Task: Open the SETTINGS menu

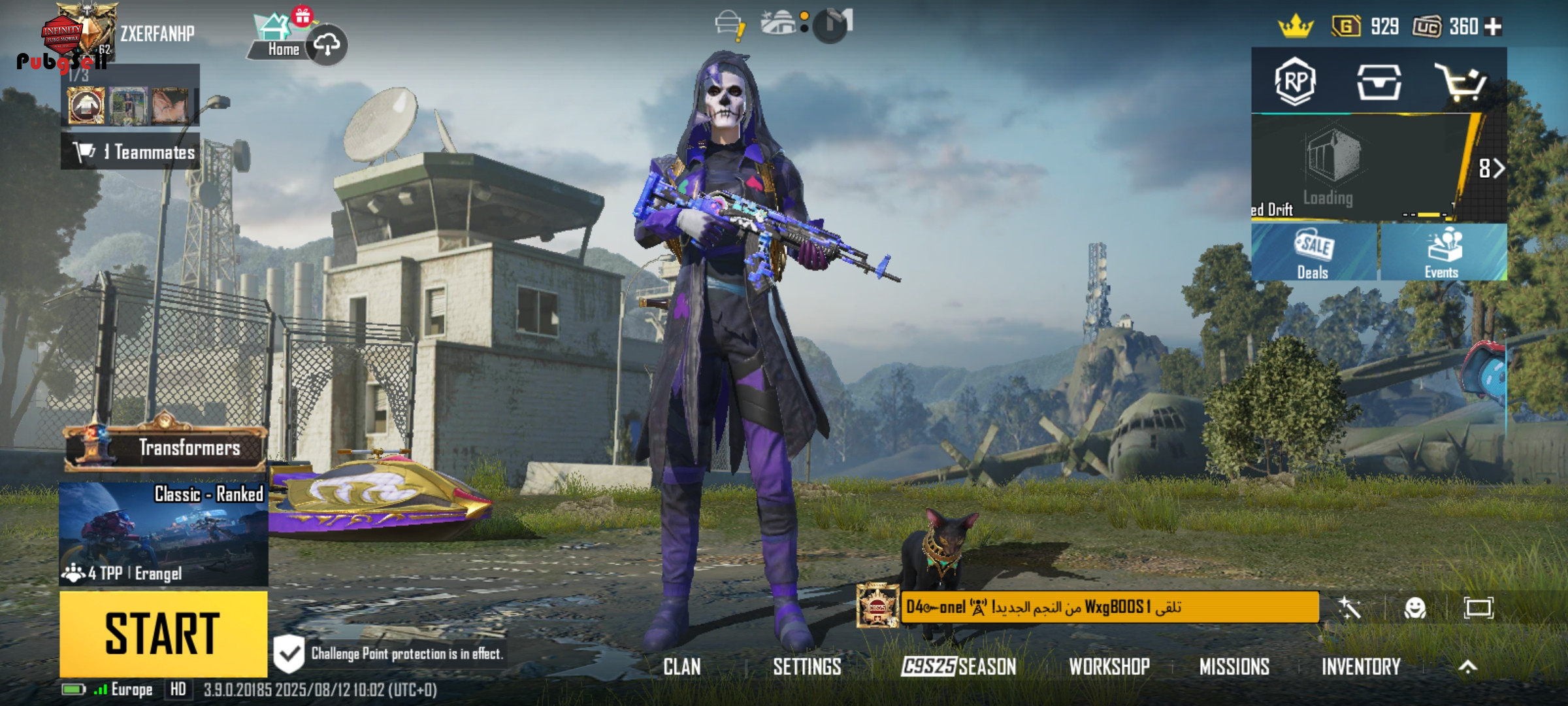Action: point(807,667)
